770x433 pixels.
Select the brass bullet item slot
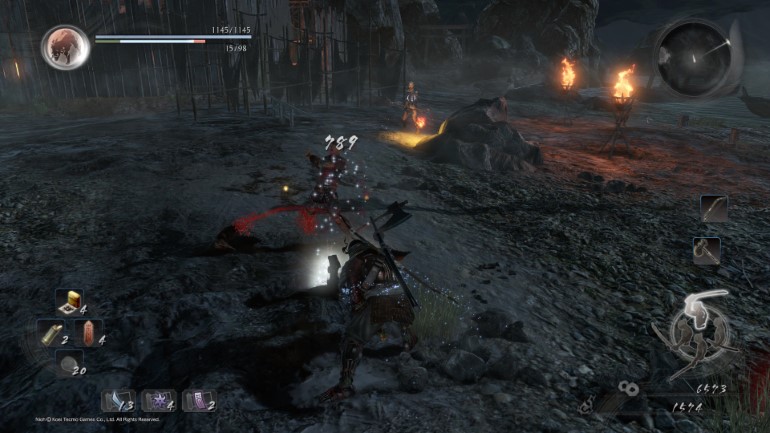(49, 333)
